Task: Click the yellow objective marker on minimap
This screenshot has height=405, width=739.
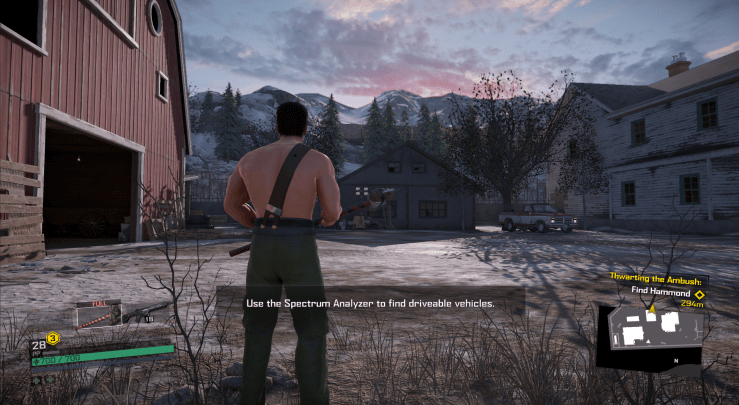Action: (652, 310)
